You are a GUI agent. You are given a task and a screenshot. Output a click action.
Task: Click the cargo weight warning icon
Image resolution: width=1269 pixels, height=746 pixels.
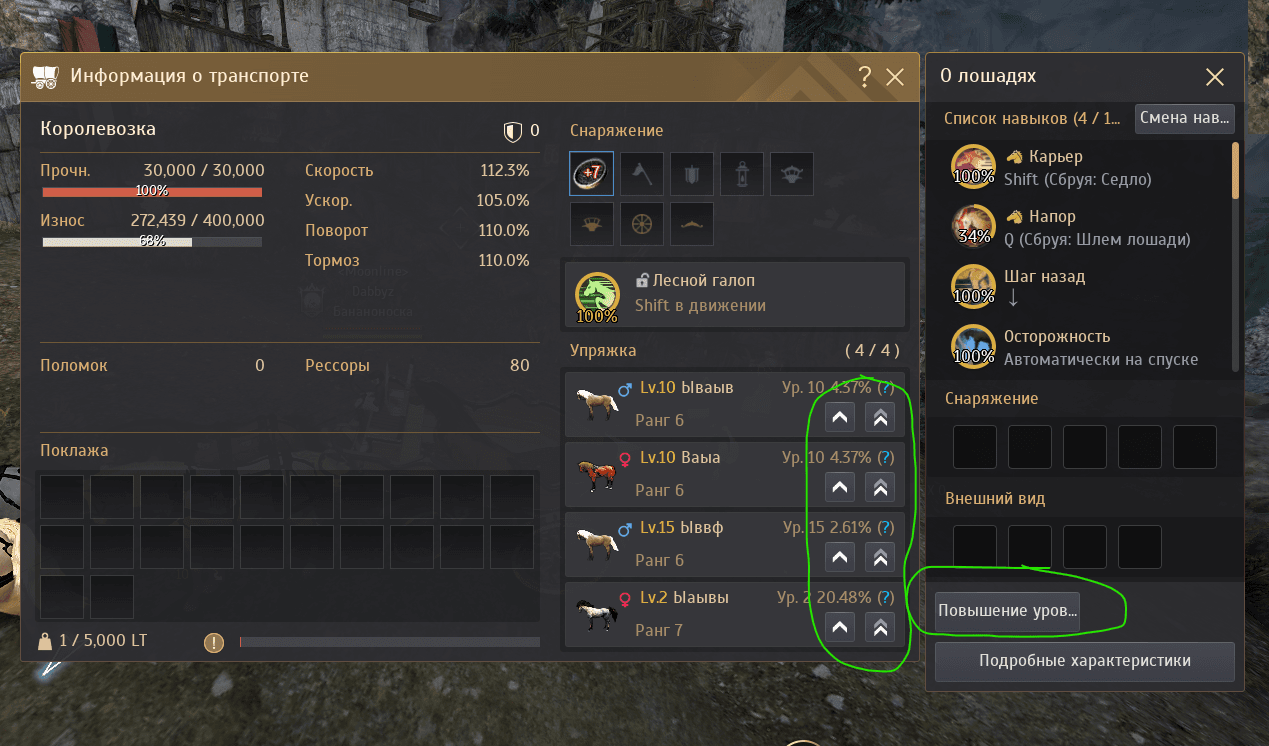click(213, 642)
